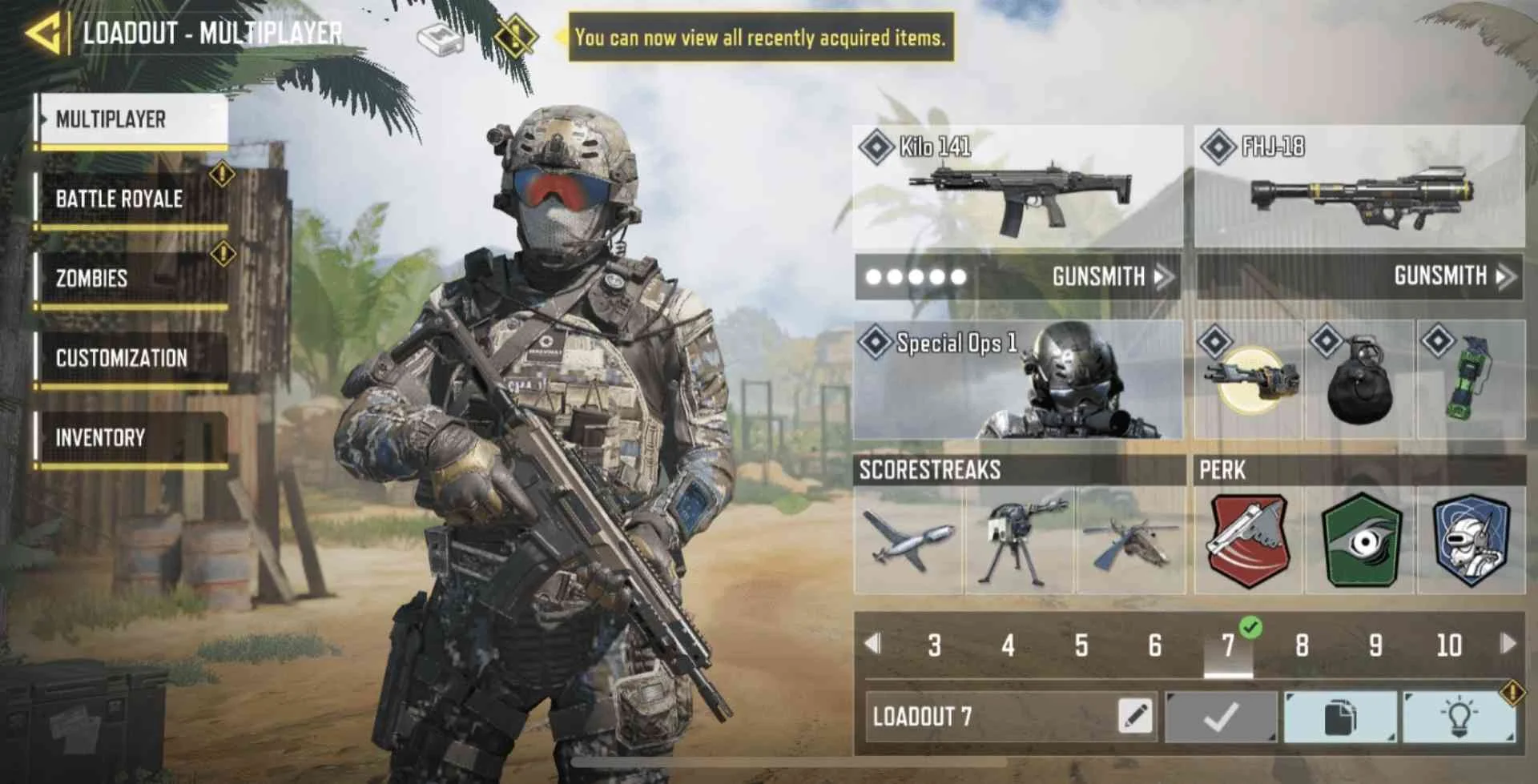Open the green eye perk slot
1538x784 pixels.
click(x=1360, y=540)
